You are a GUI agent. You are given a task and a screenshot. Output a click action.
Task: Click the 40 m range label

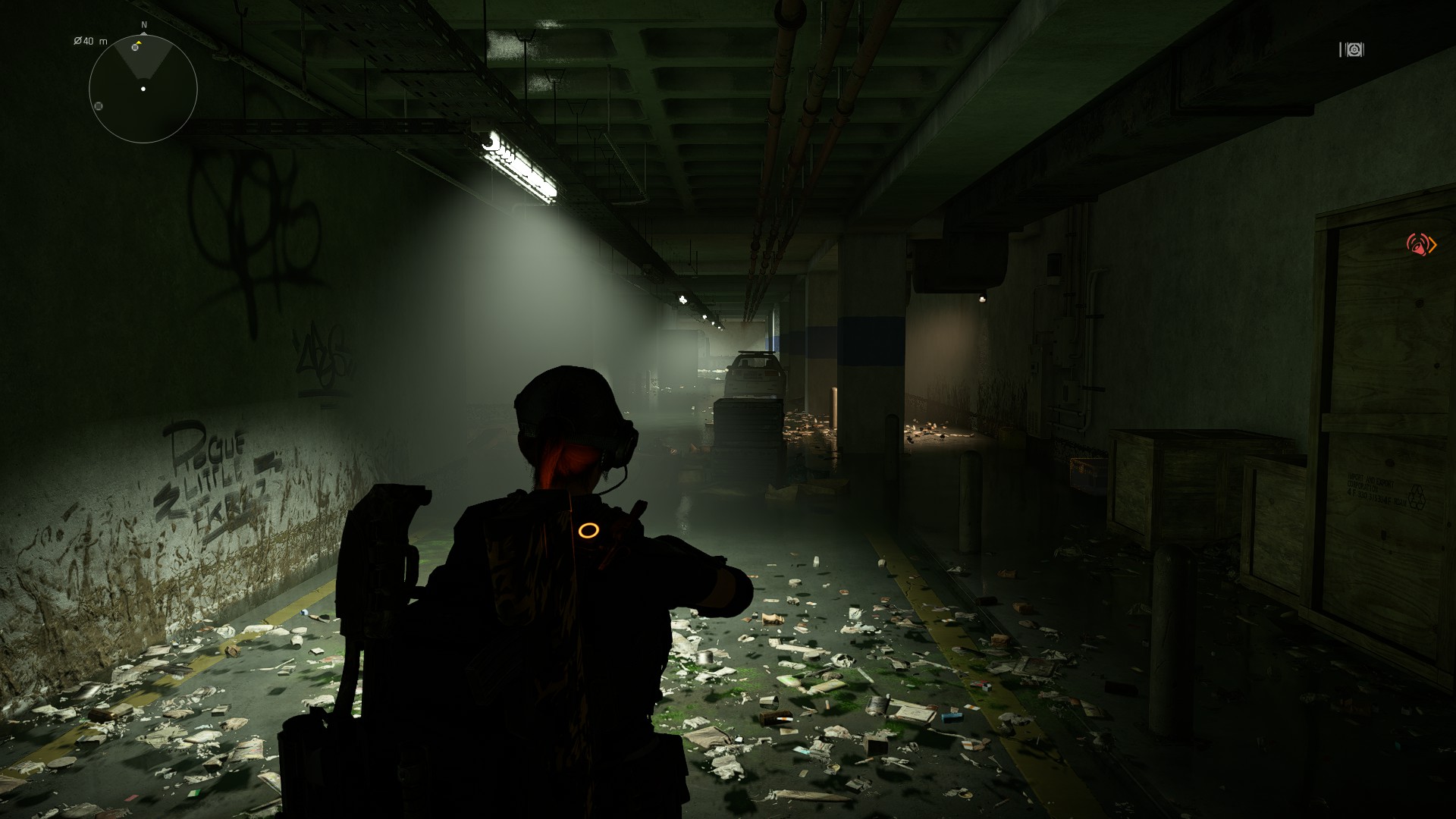[94, 41]
